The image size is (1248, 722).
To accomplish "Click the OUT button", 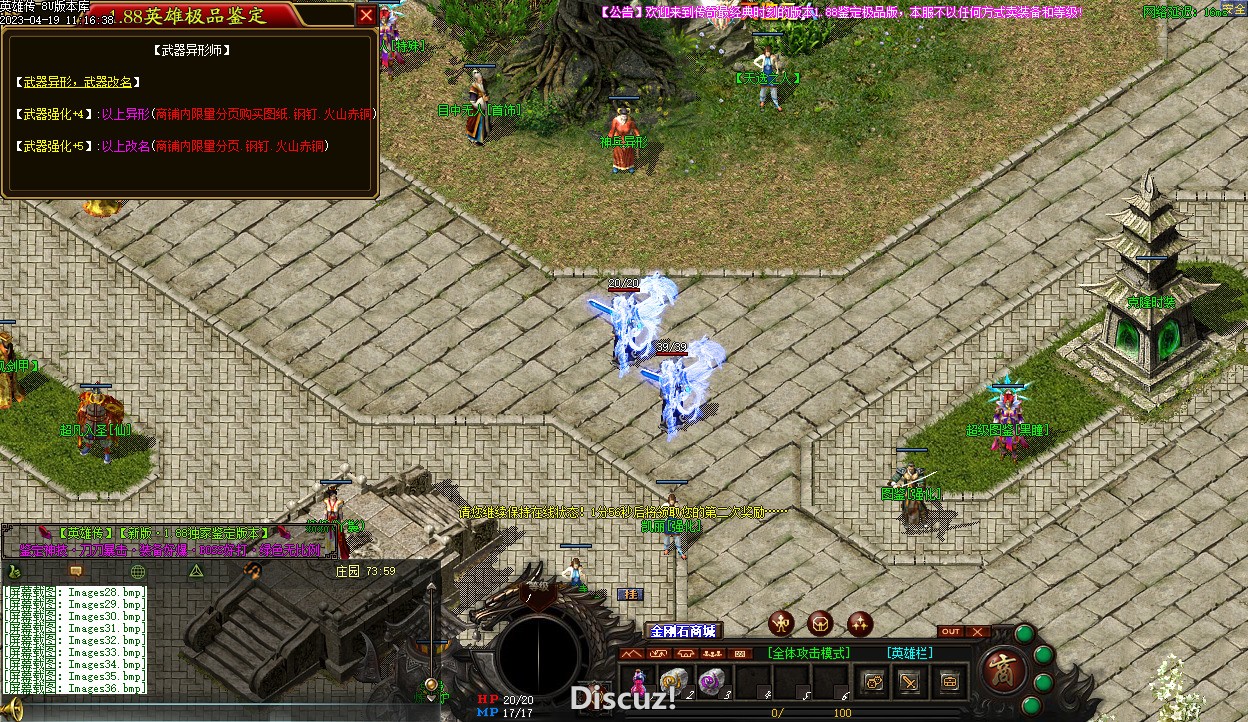I will coord(951,632).
